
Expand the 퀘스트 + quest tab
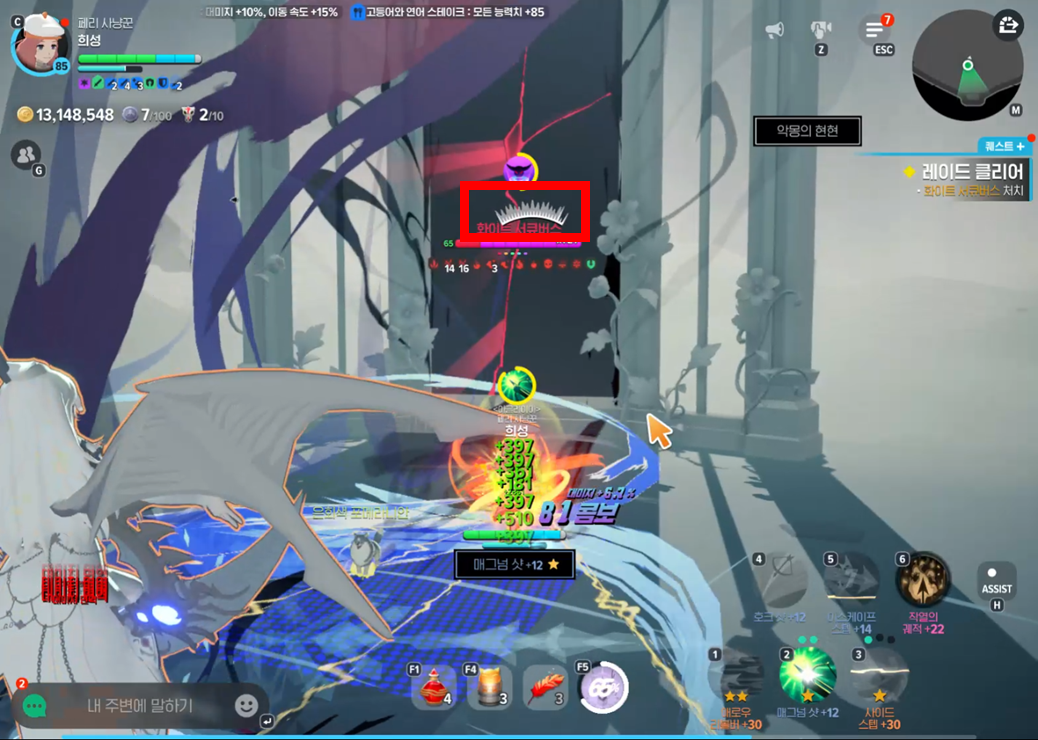tap(1005, 146)
